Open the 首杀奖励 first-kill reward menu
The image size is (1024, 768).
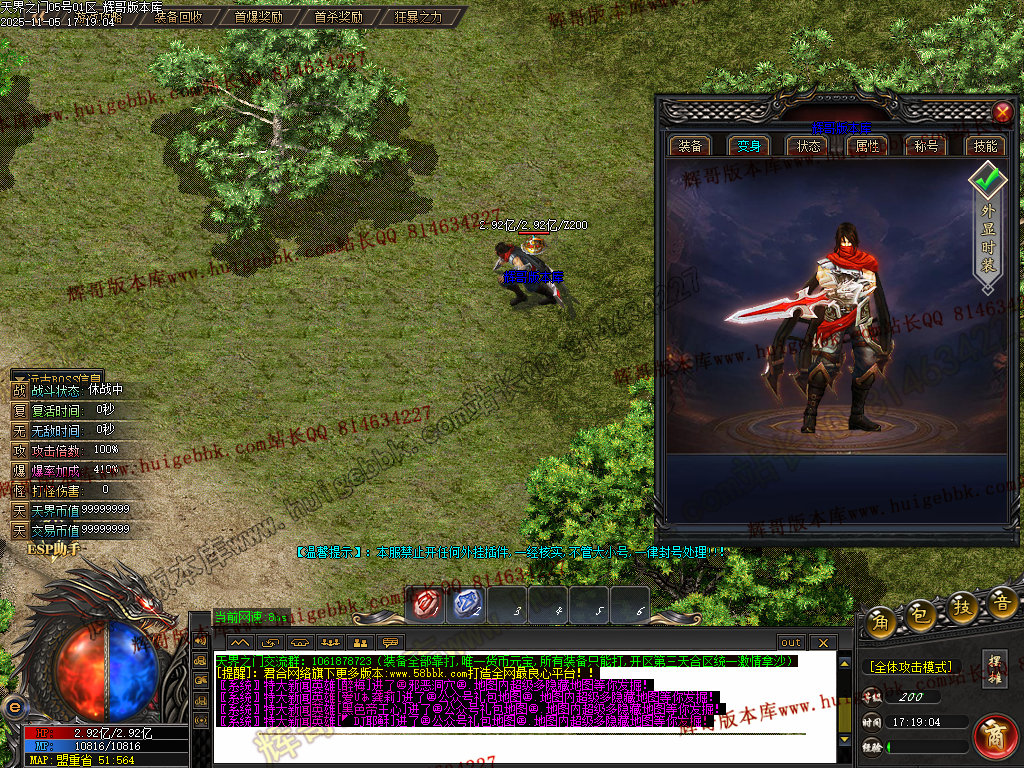coord(338,17)
